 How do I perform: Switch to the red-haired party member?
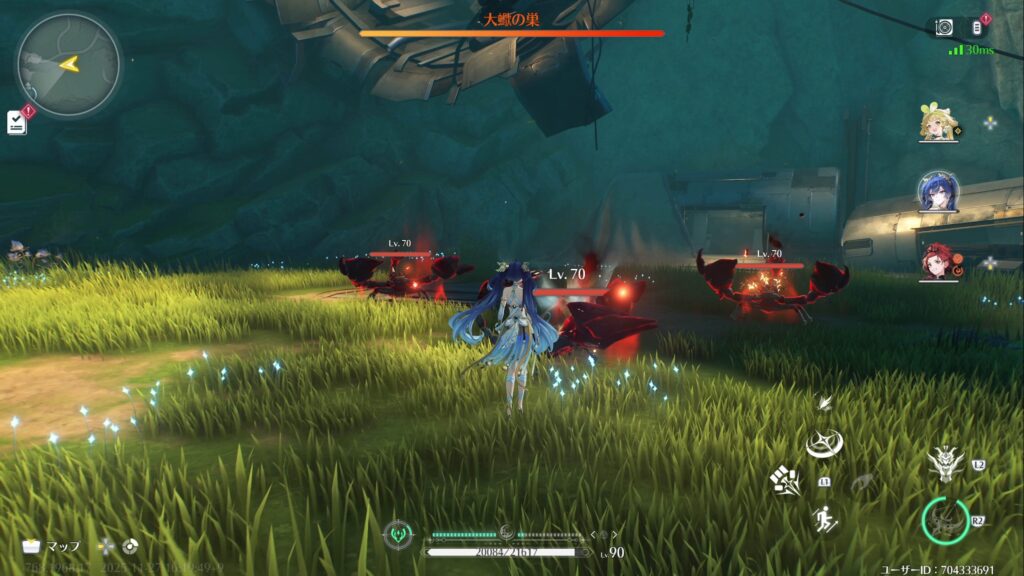pos(939,258)
